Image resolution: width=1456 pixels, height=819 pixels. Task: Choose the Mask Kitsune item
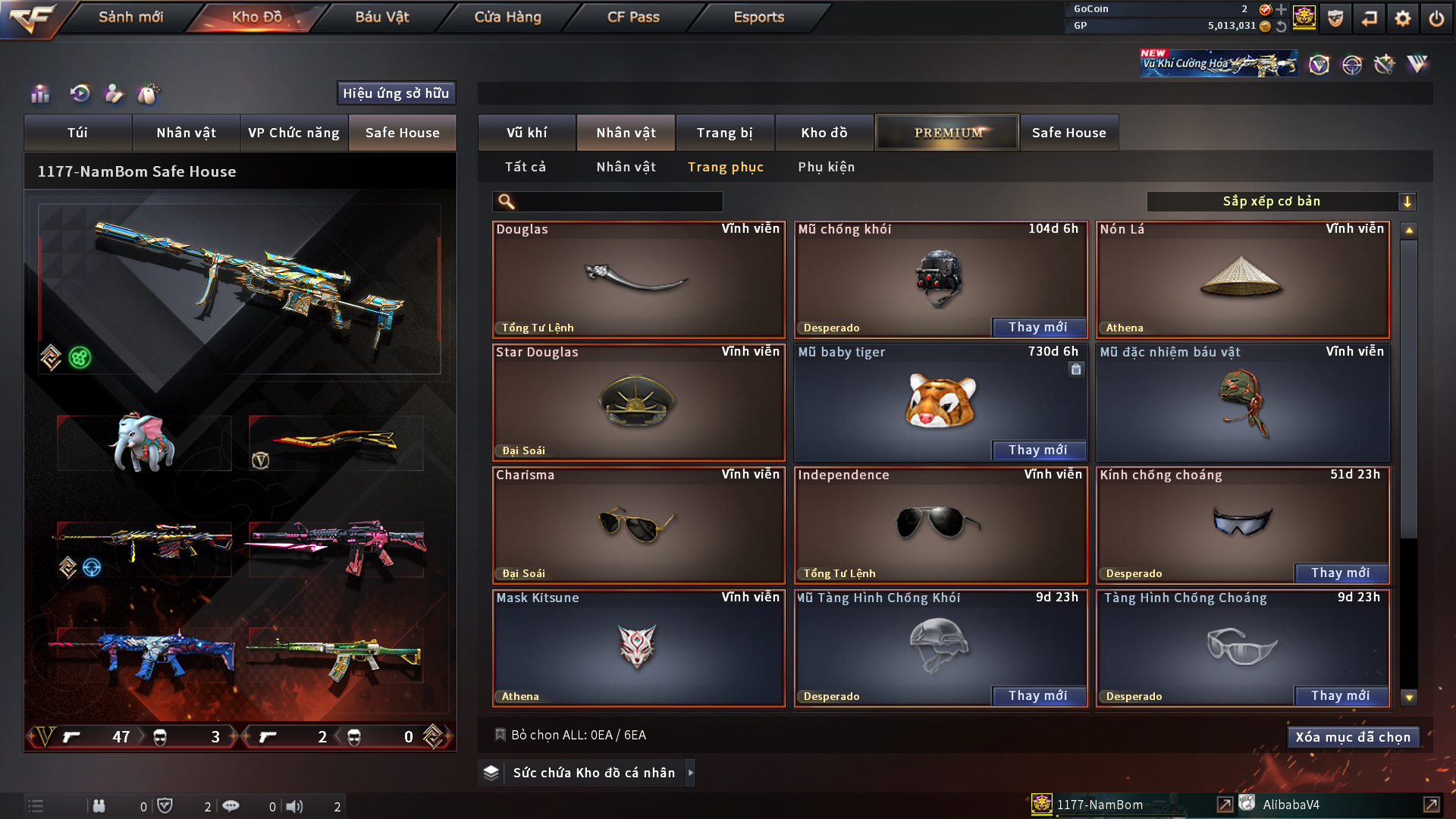pos(638,648)
